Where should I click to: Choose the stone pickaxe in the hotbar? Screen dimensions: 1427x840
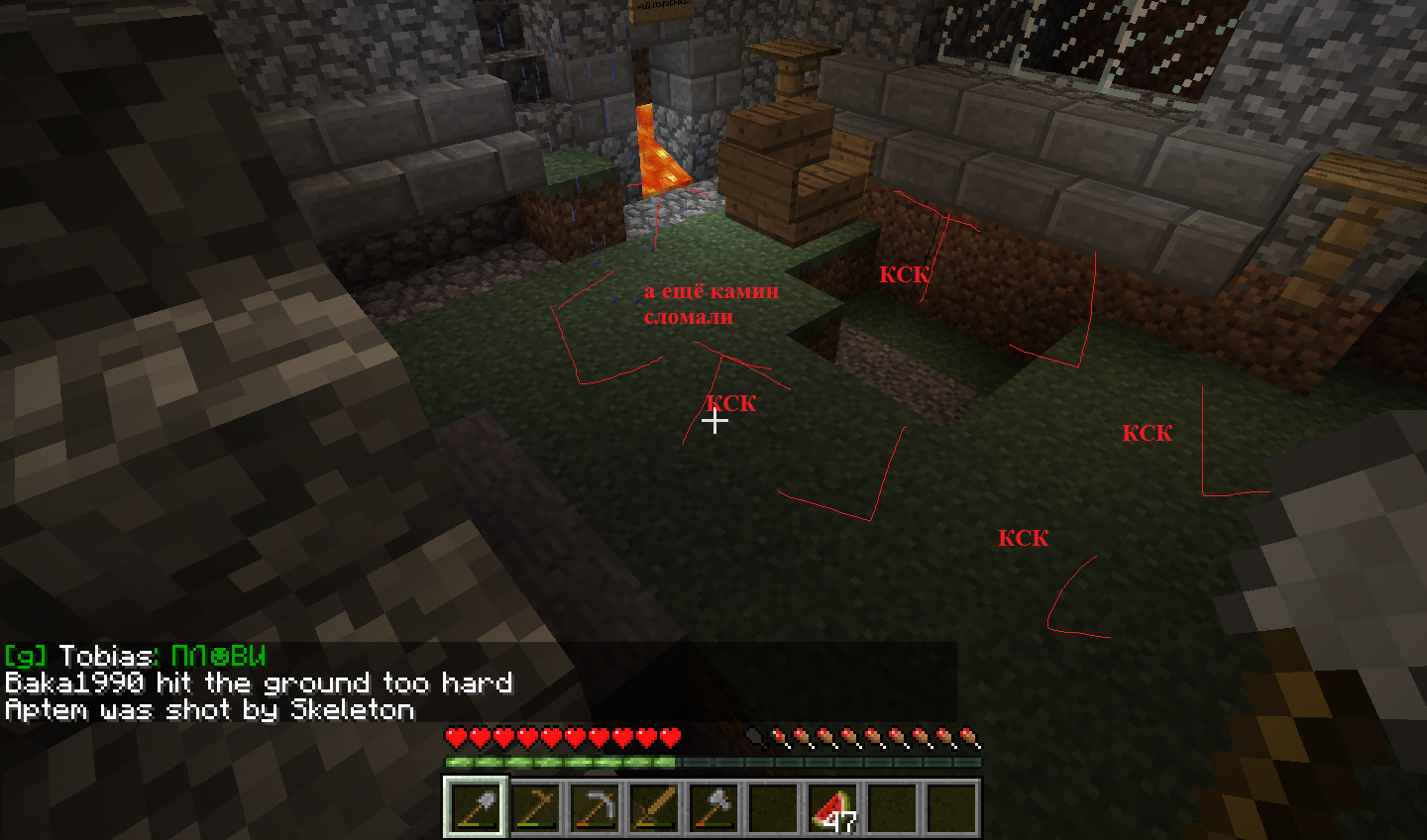[595, 807]
